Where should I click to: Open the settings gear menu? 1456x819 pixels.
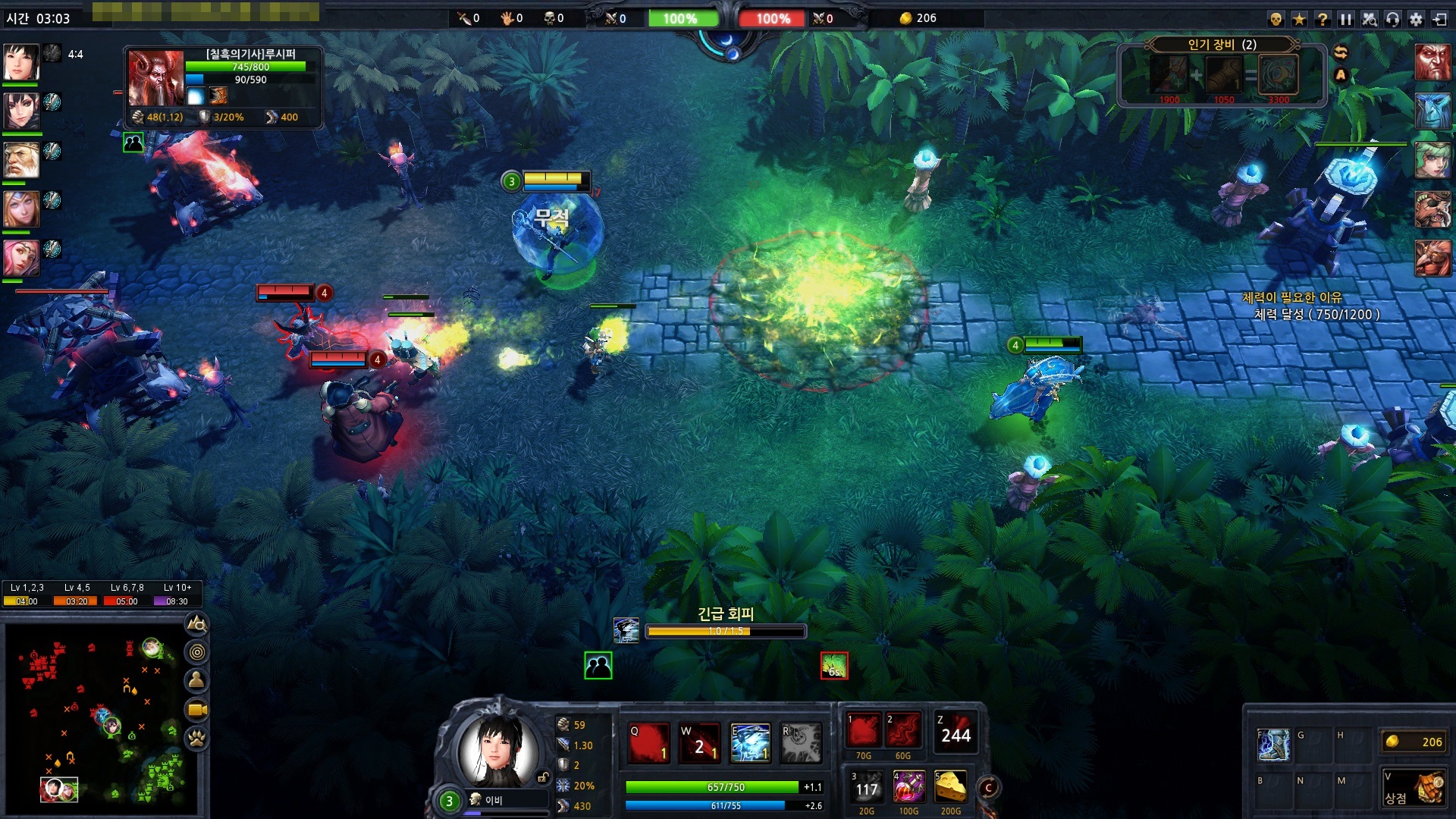(1416, 19)
